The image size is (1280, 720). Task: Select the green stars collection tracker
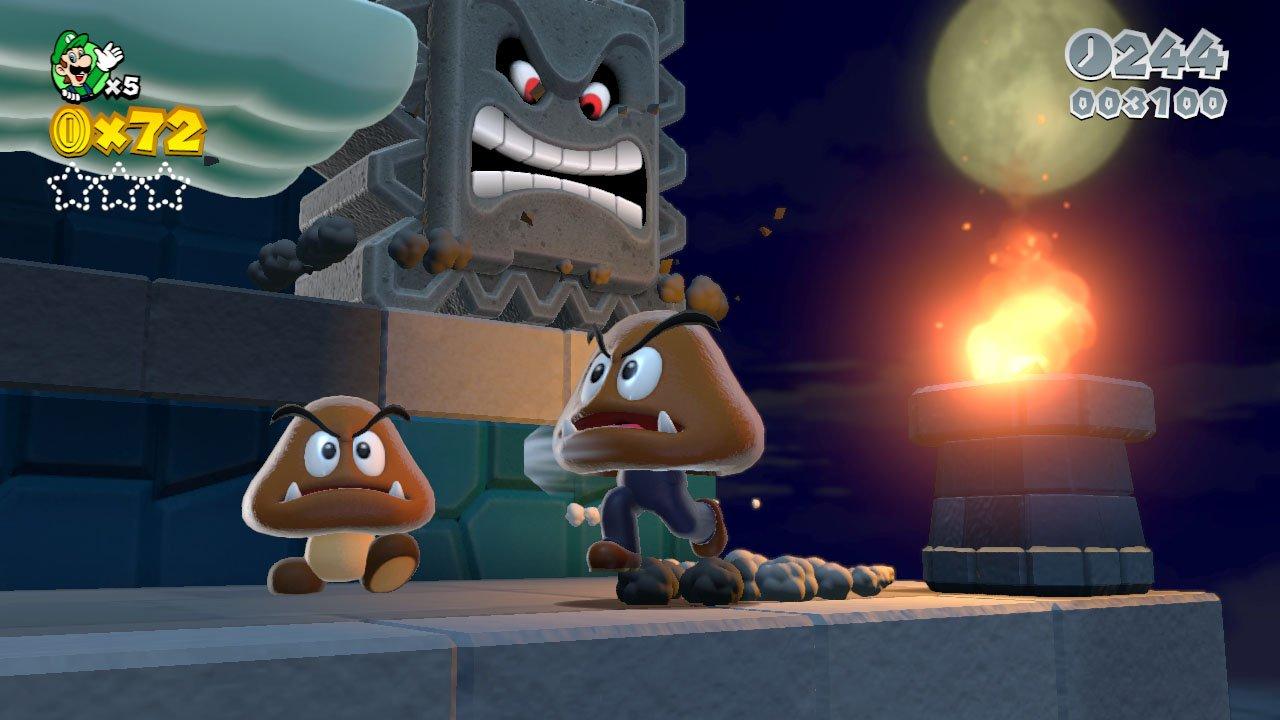click(117, 187)
